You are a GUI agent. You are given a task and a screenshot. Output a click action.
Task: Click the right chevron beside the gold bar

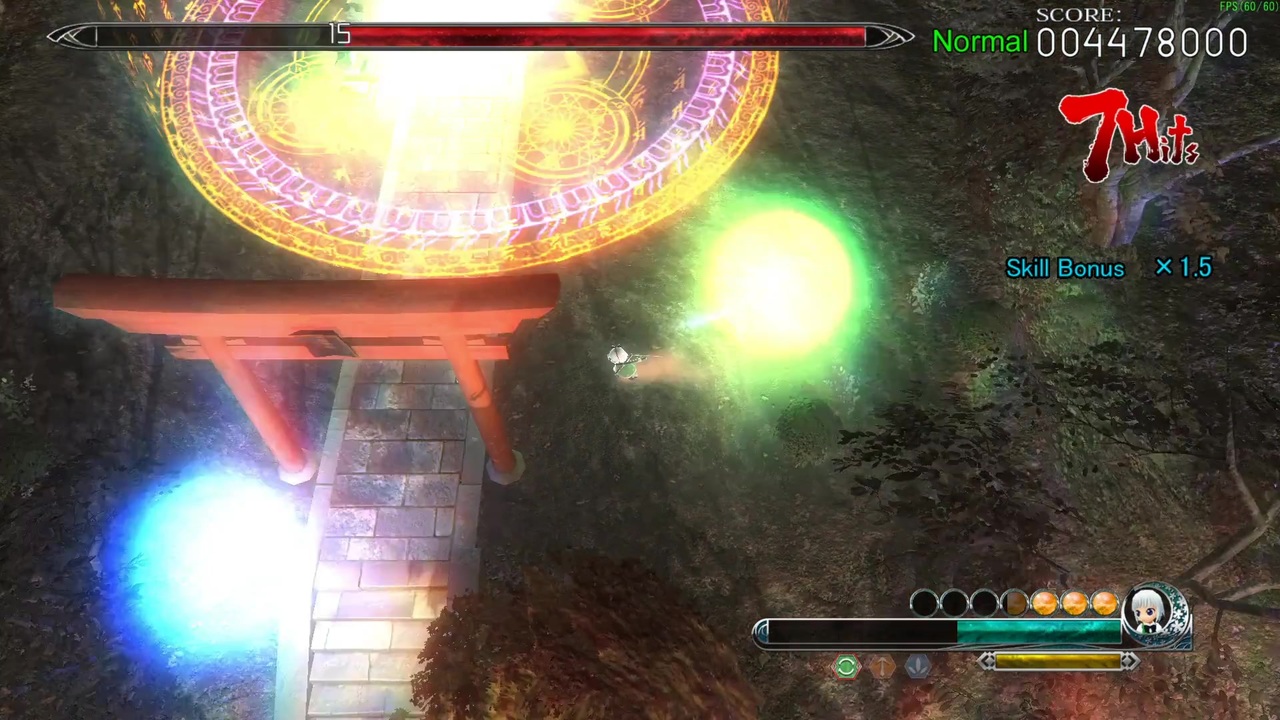(x=1130, y=660)
